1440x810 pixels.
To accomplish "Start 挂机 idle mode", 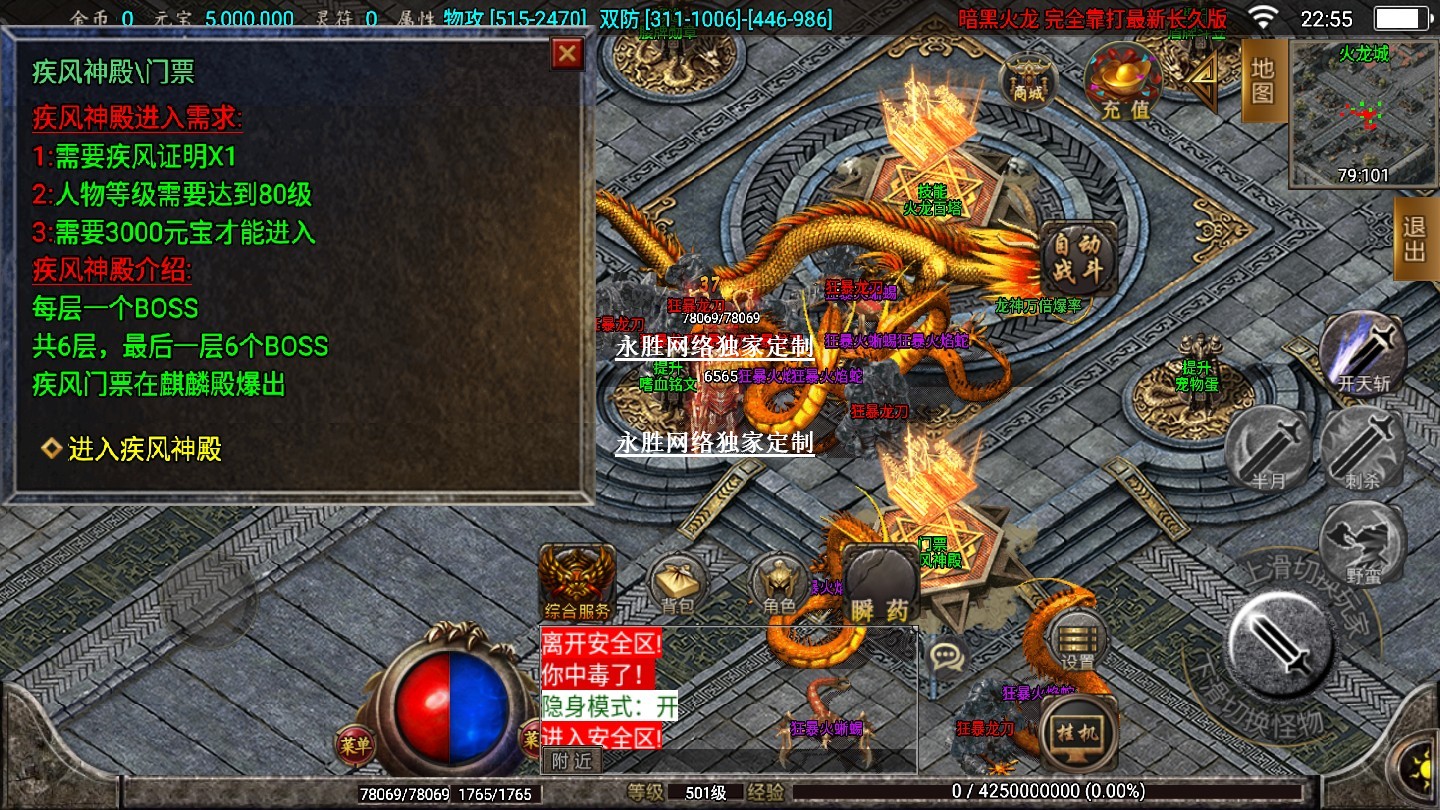I will tap(1078, 733).
